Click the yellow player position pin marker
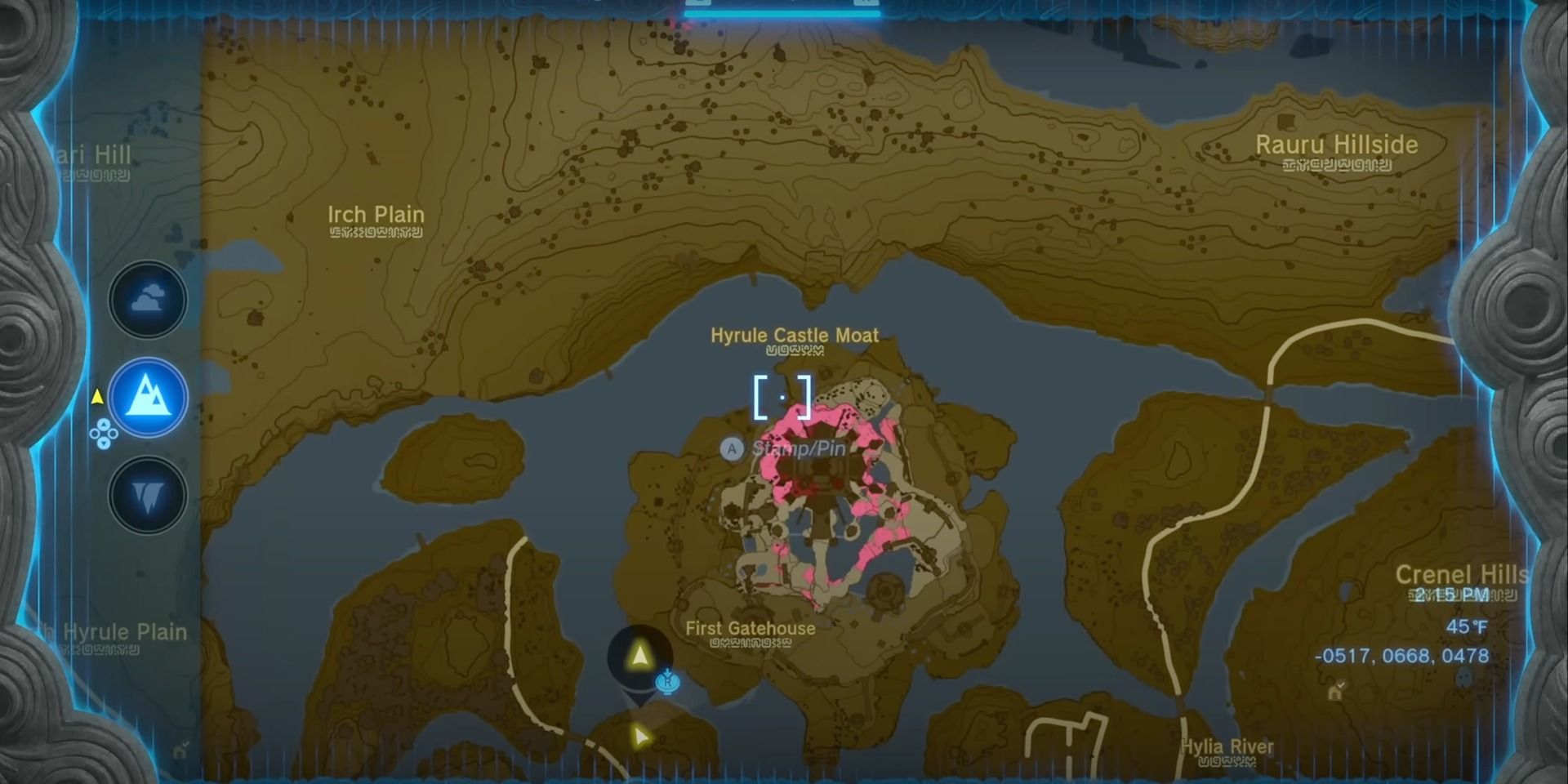 (x=639, y=656)
